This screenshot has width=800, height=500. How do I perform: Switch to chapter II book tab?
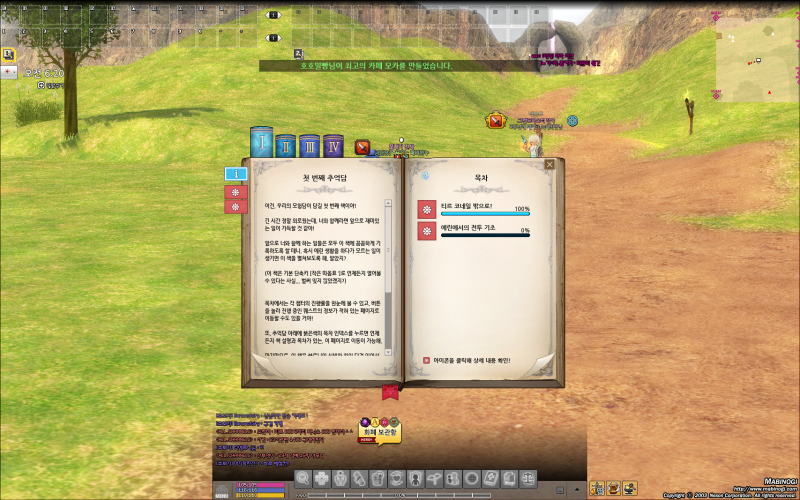[286, 146]
